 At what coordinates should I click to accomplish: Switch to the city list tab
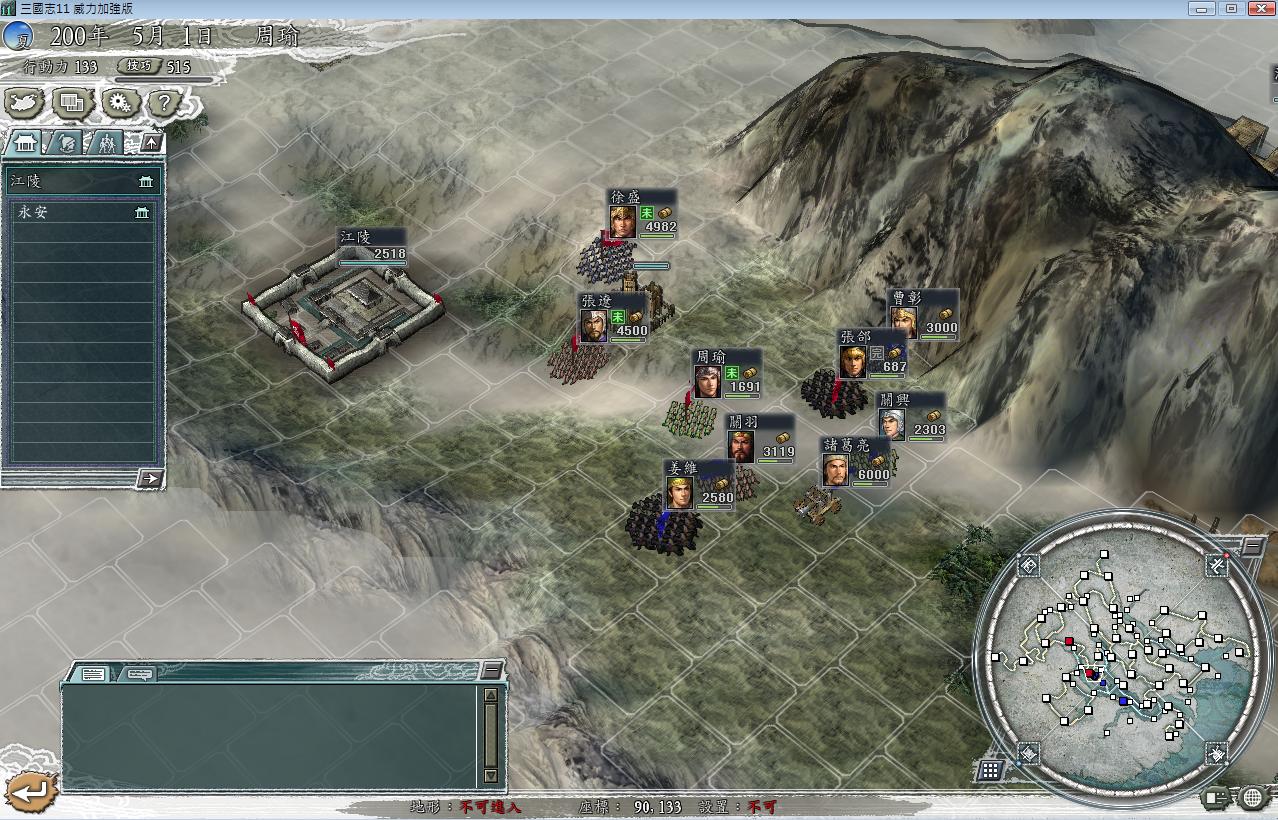[25, 143]
